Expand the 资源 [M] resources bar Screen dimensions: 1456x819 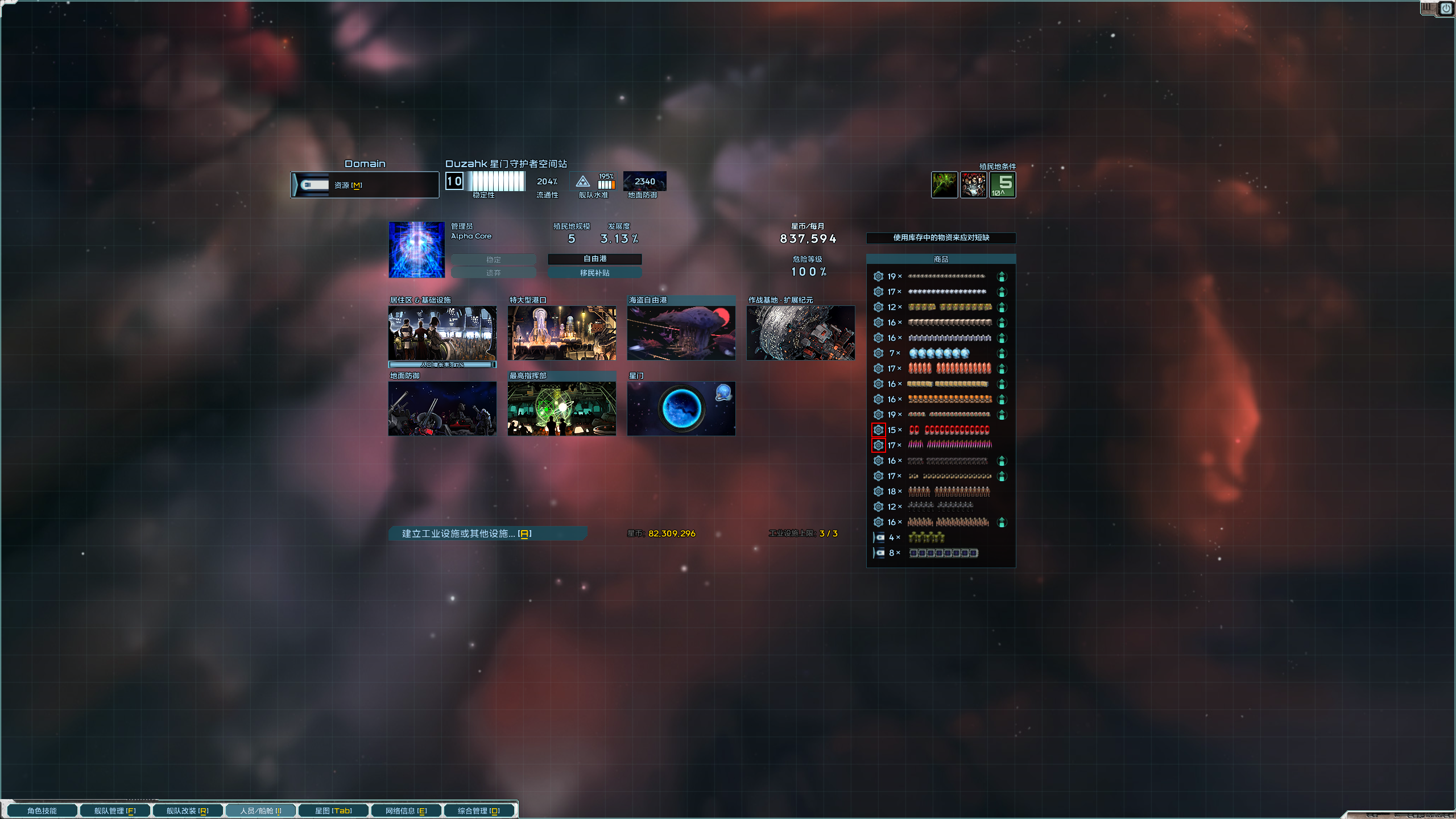(x=364, y=184)
